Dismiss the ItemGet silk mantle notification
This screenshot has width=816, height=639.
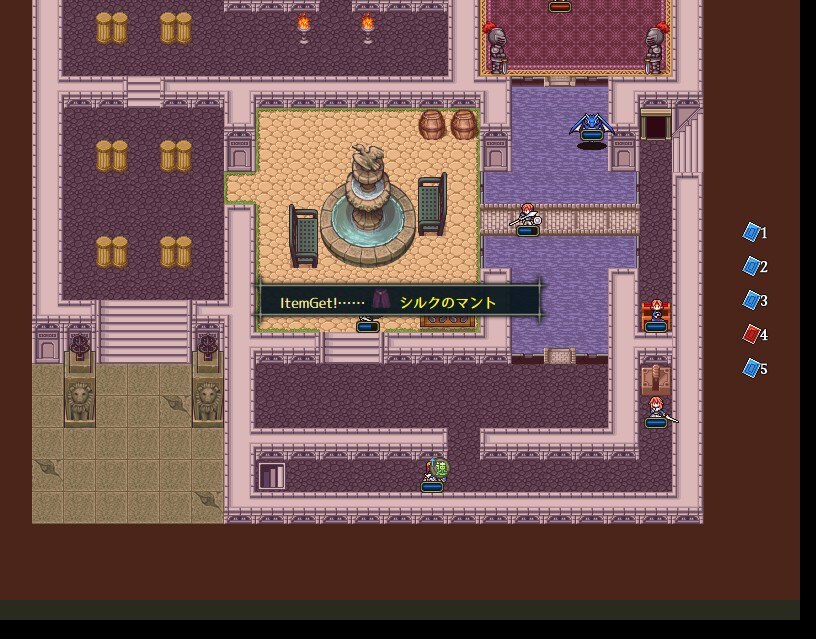point(400,302)
